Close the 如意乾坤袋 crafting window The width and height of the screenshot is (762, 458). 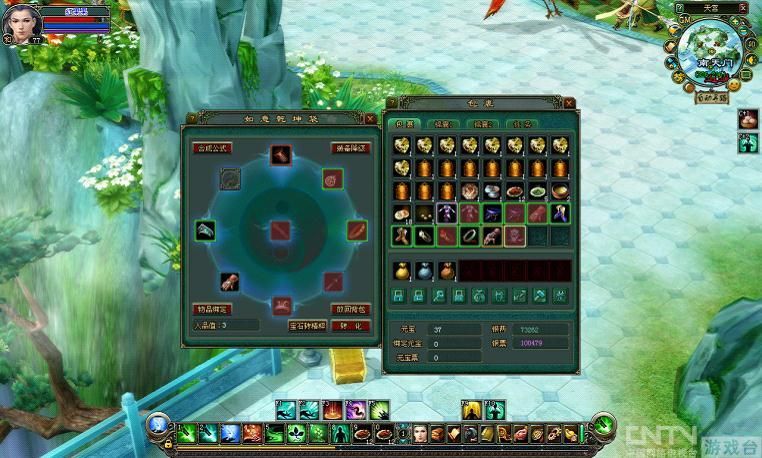click(370, 119)
